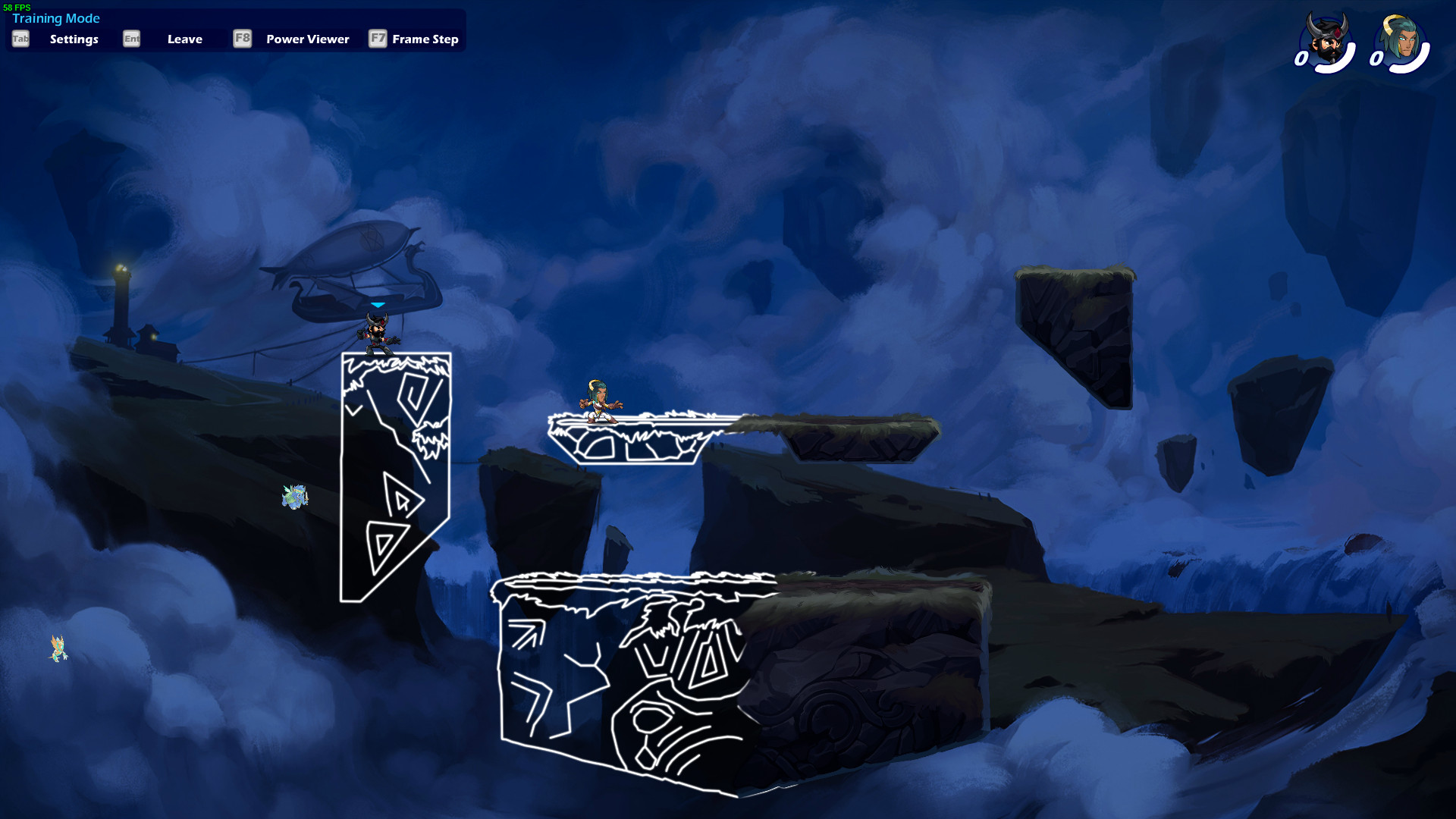Click the F8 key icon for Power Viewer
This screenshot has height=819, width=1456.
242,39
